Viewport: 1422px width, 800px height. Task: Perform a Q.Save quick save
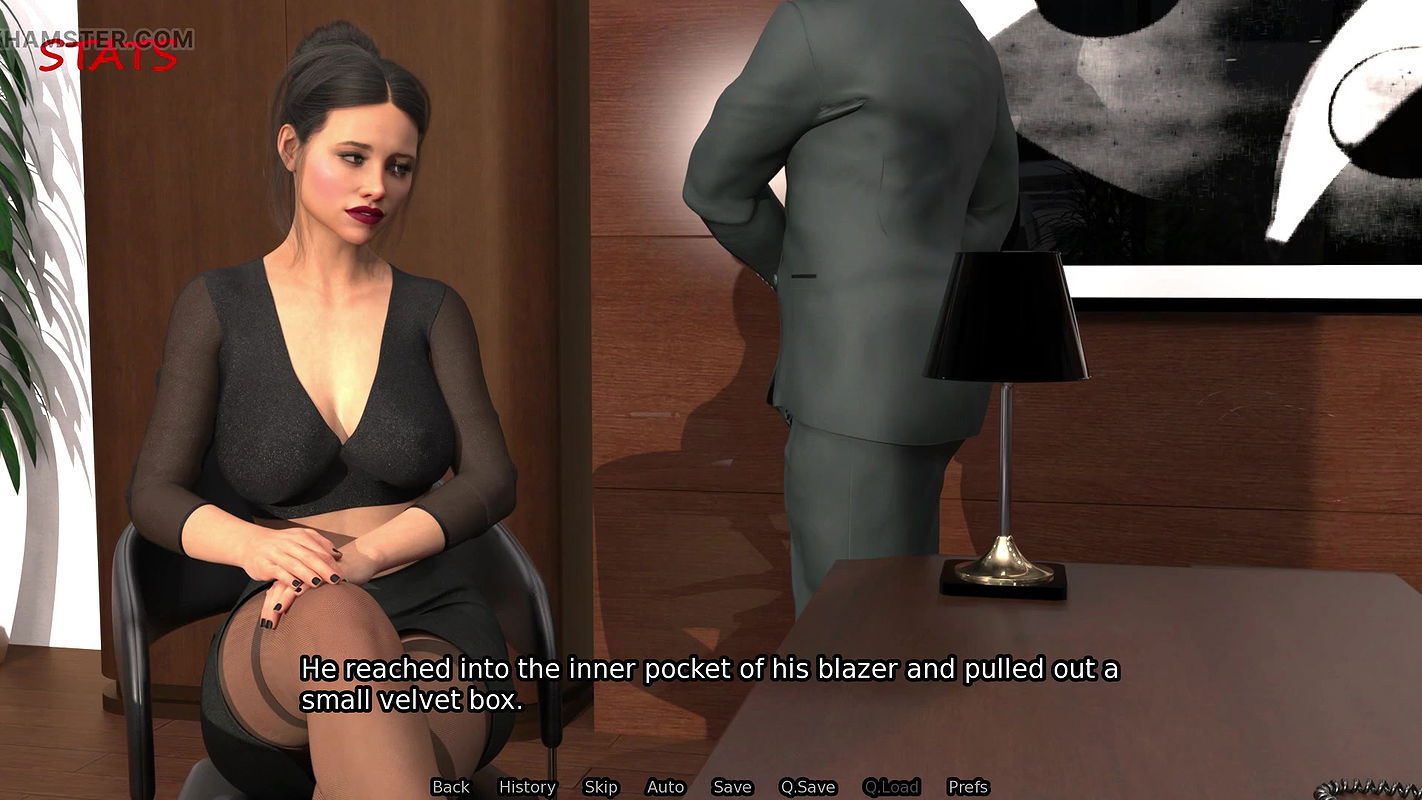click(x=809, y=787)
